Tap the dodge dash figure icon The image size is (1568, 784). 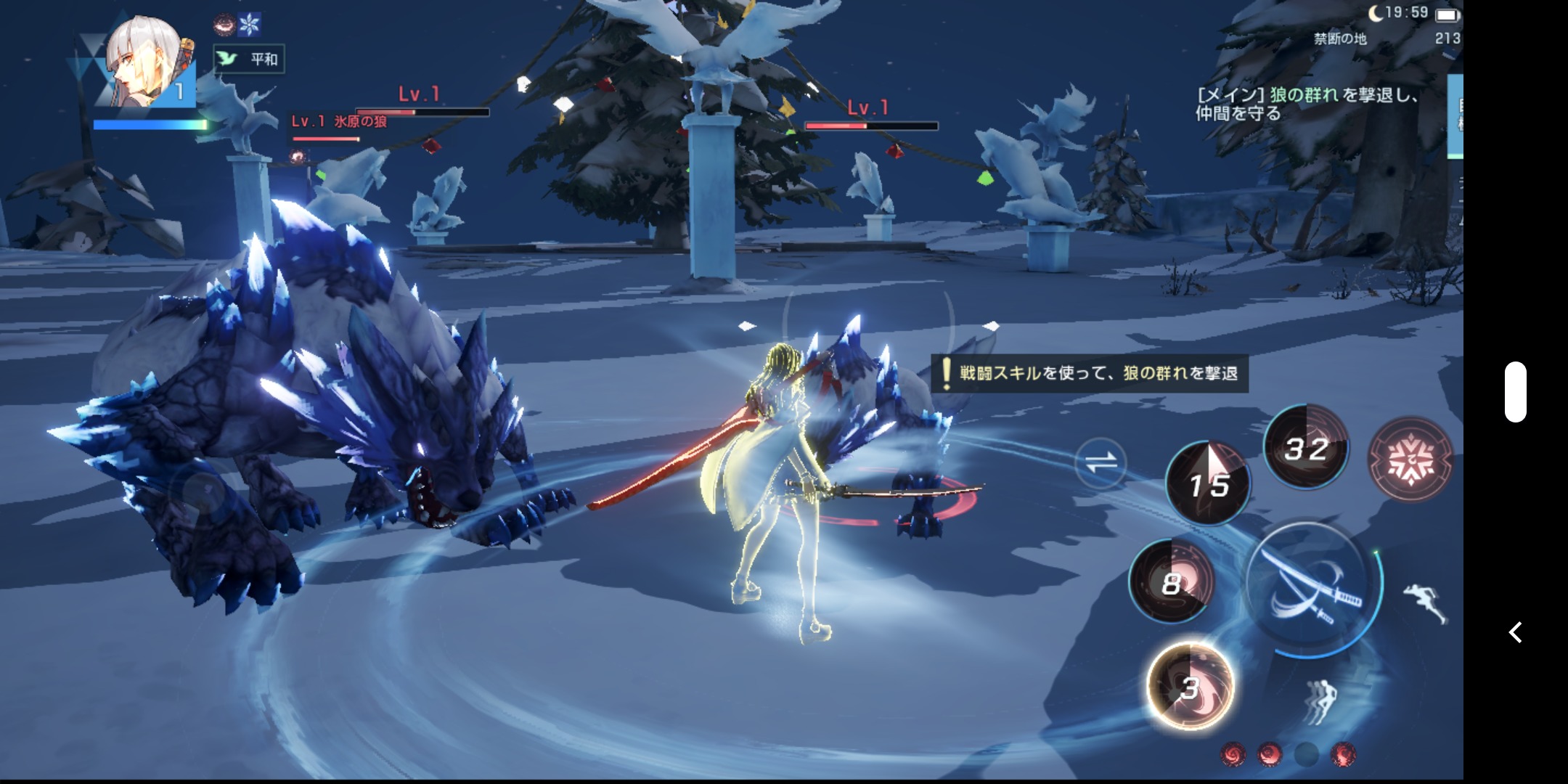pyautogui.click(x=1320, y=701)
